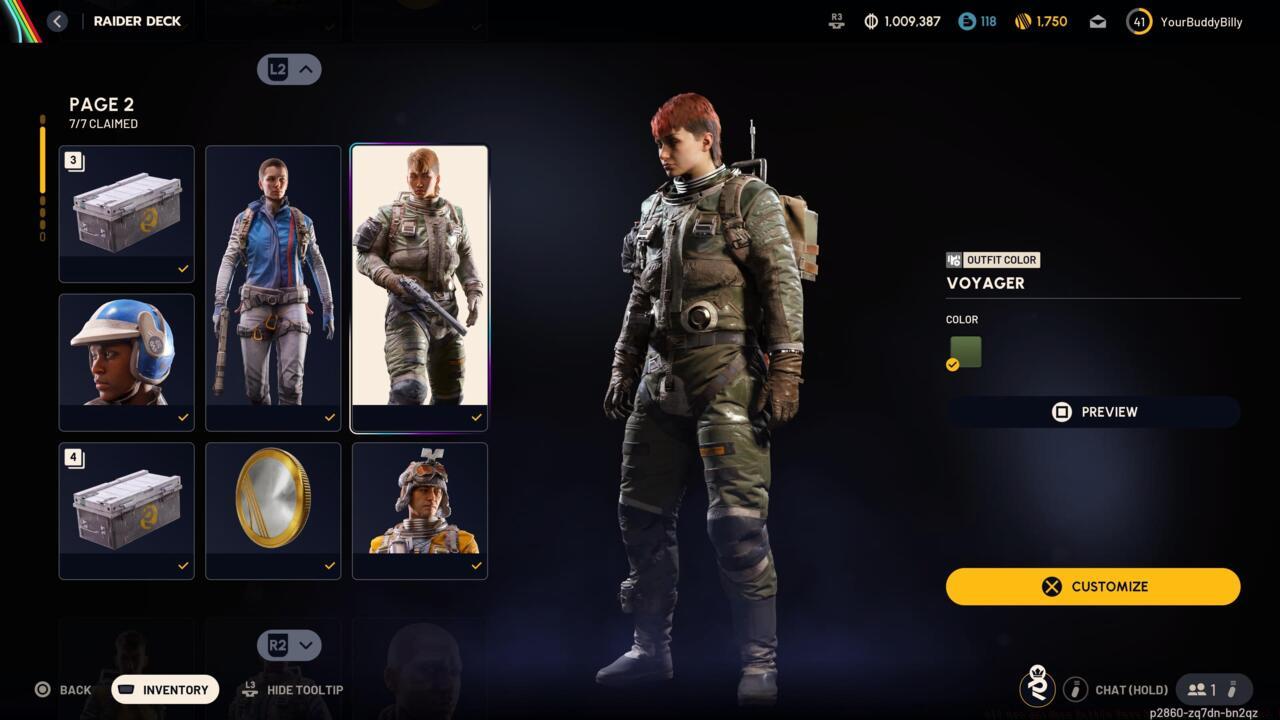Open the mail/messages icon in top bar
Screen dimensions: 1280x720
1097,21
